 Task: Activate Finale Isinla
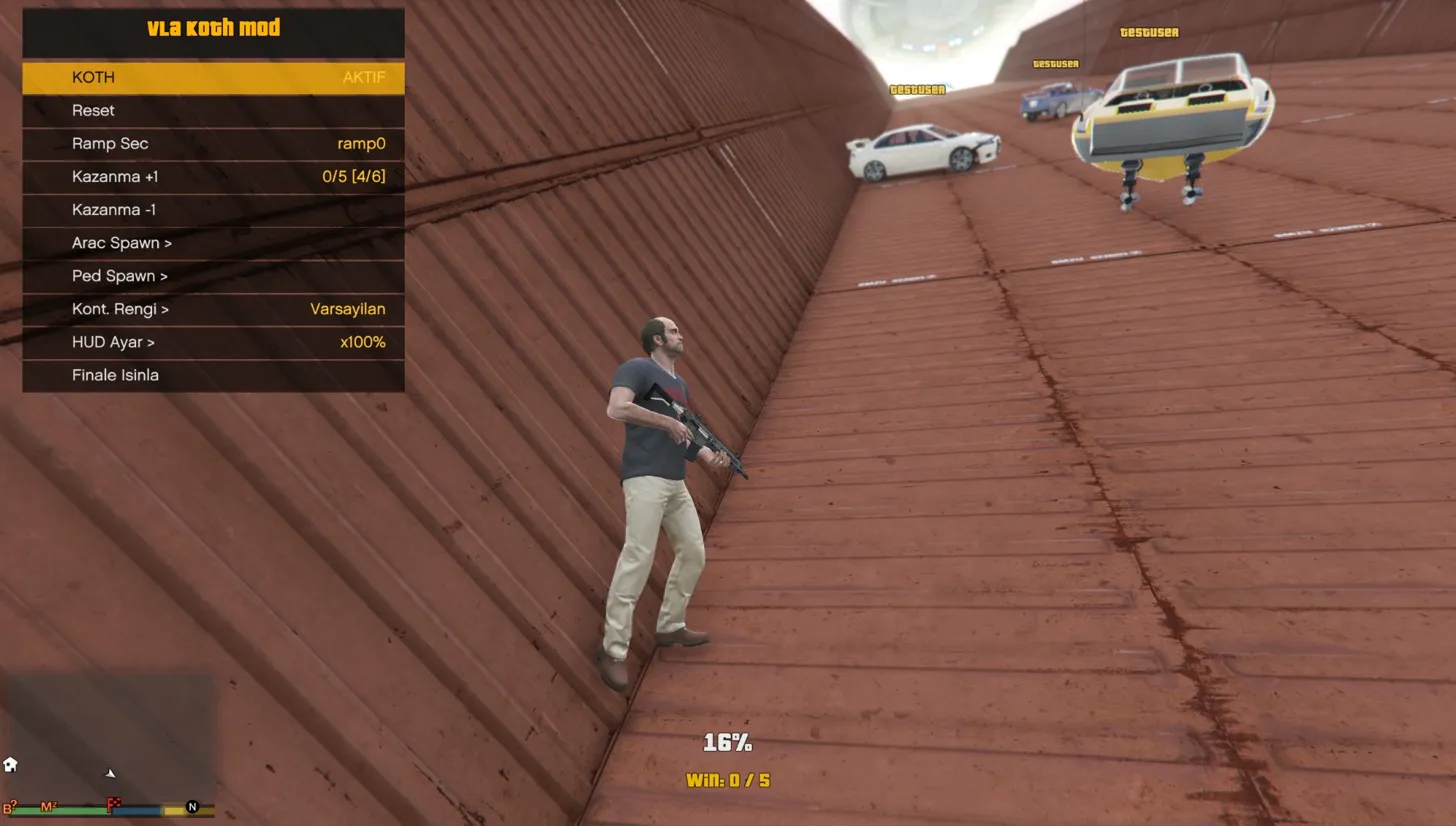[x=212, y=375]
